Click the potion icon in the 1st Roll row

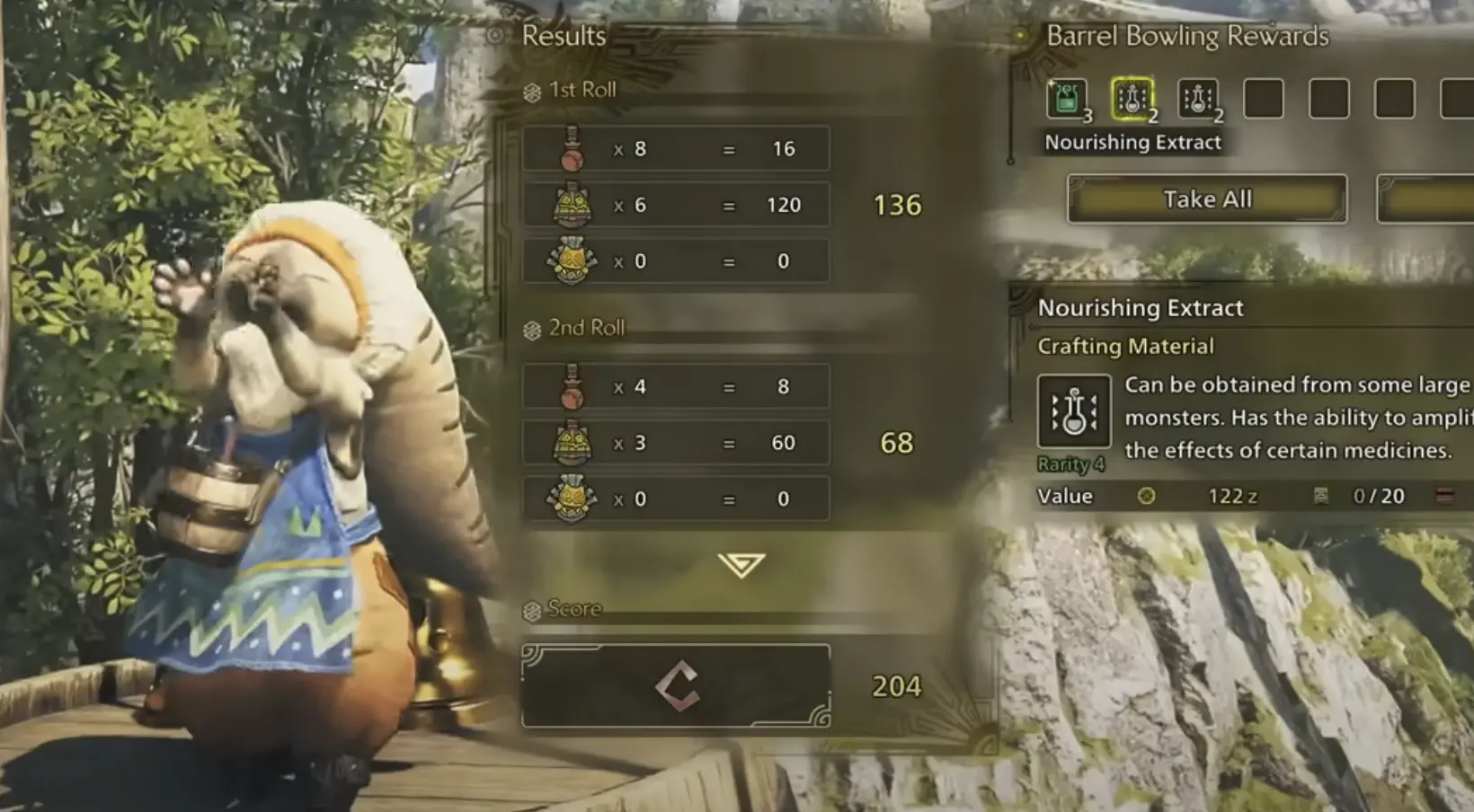tap(573, 148)
